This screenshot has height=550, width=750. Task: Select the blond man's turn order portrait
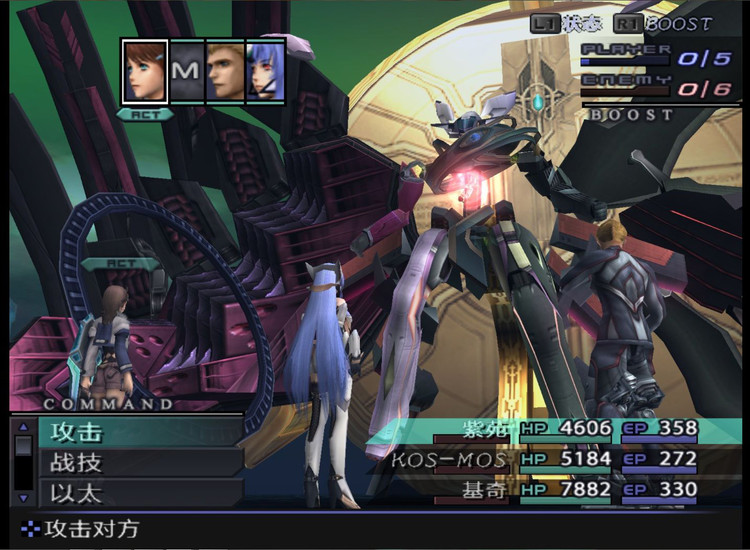coord(226,71)
